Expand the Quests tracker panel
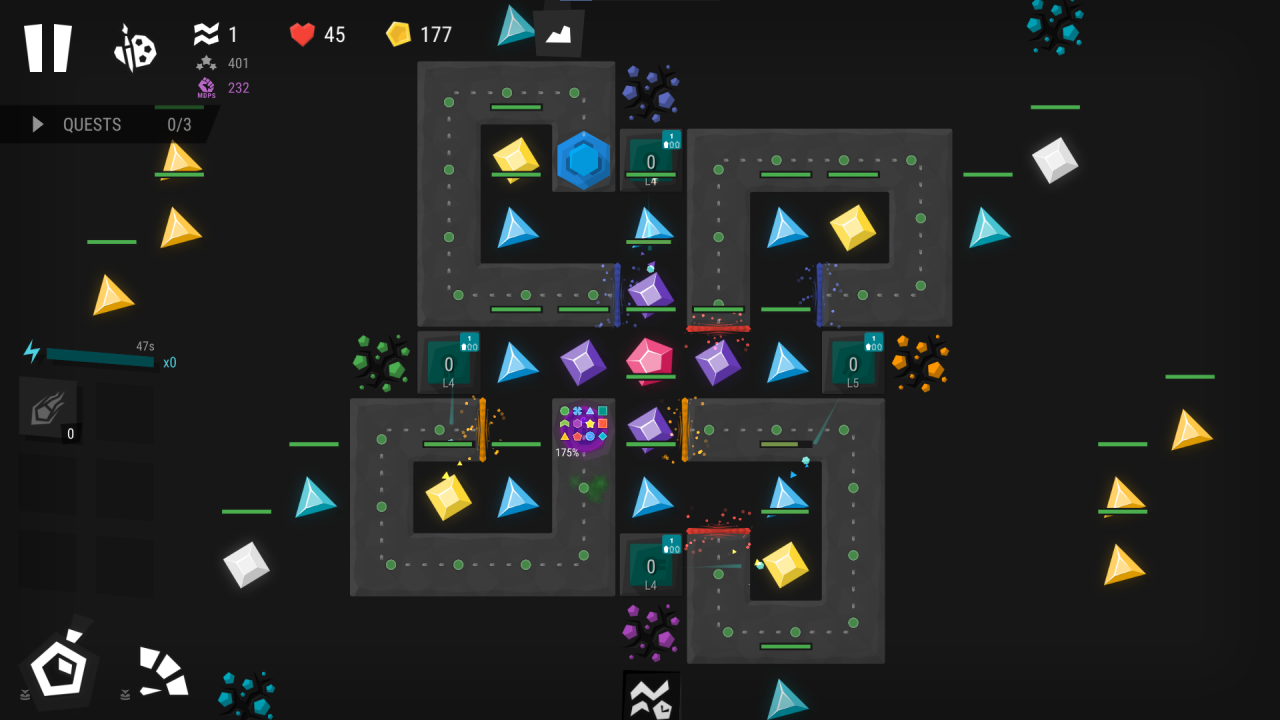1280x720 pixels. coord(108,125)
